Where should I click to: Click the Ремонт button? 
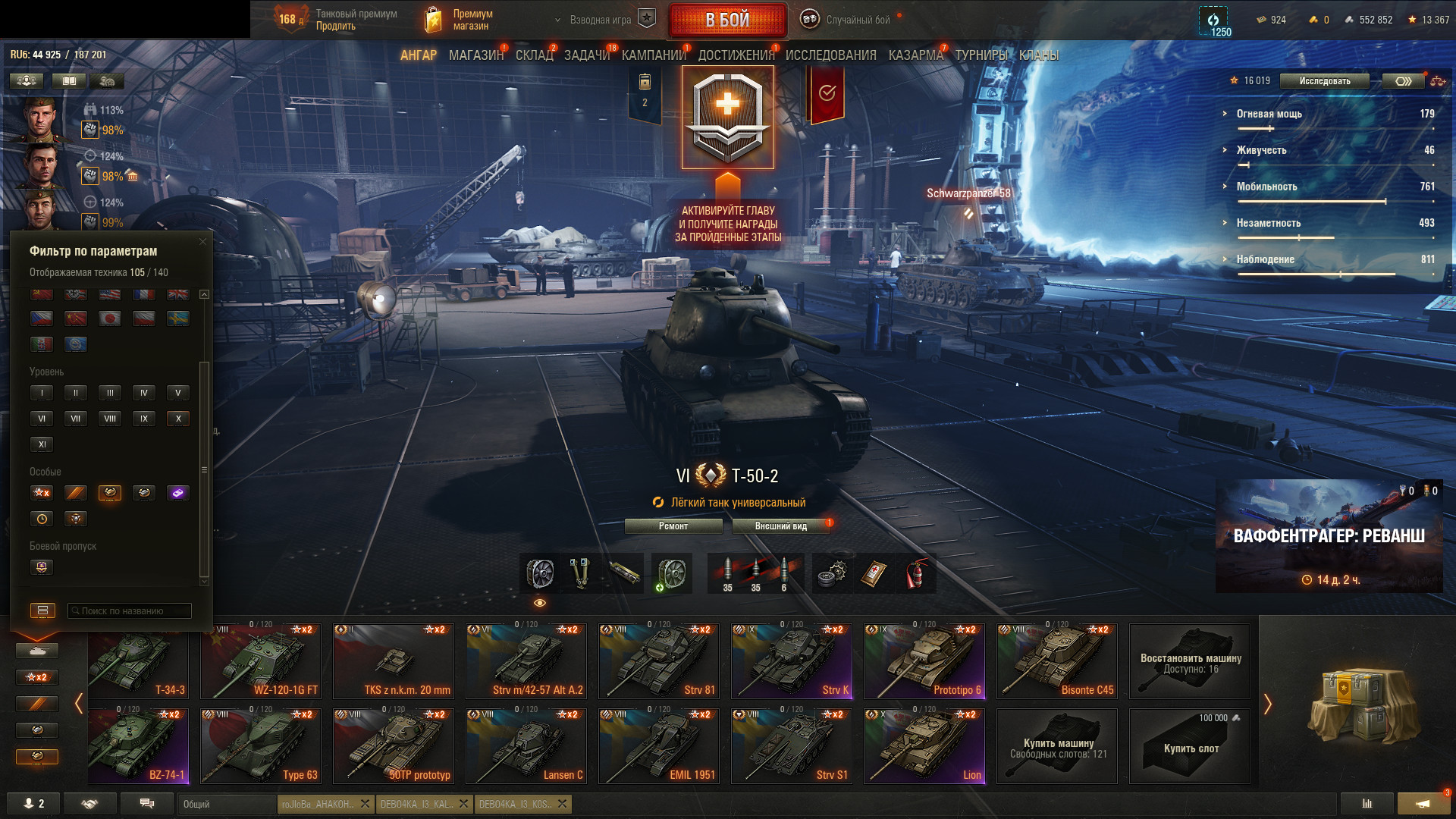673,526
